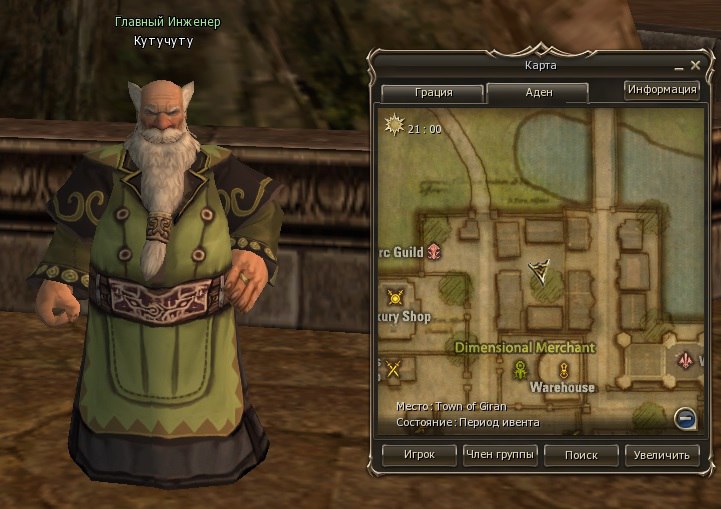Open the Информация panel
The height and width of the screenshot is (509, 721).
pyautogui.click(x=661, y=89)
